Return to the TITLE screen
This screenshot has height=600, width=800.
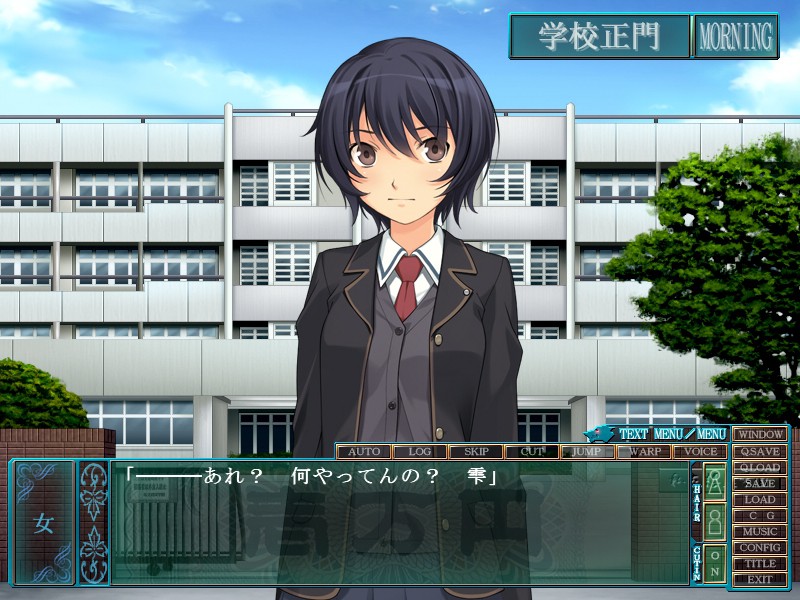tap(760, 563)
